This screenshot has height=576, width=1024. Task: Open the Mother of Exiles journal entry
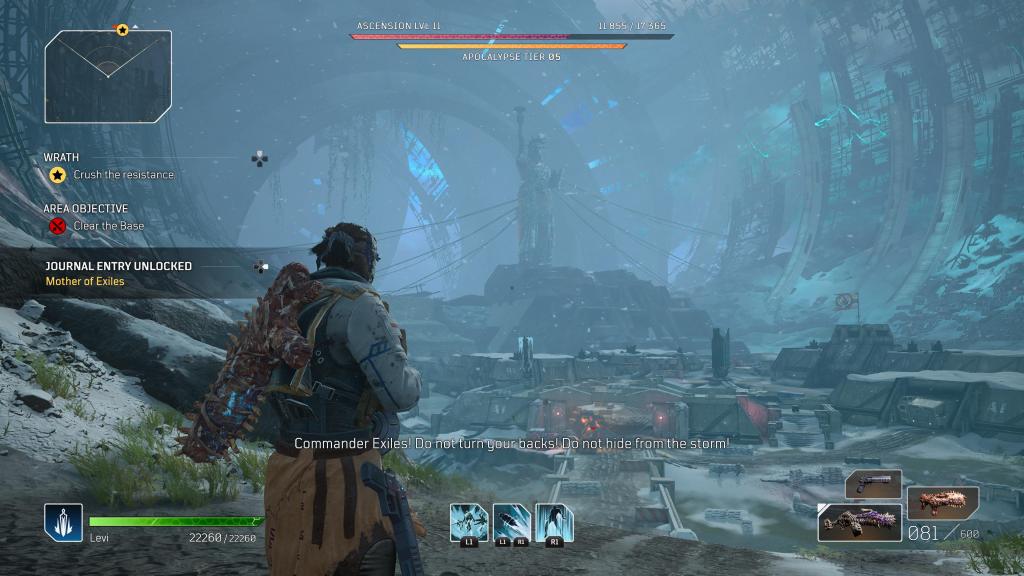pos(85,282)
